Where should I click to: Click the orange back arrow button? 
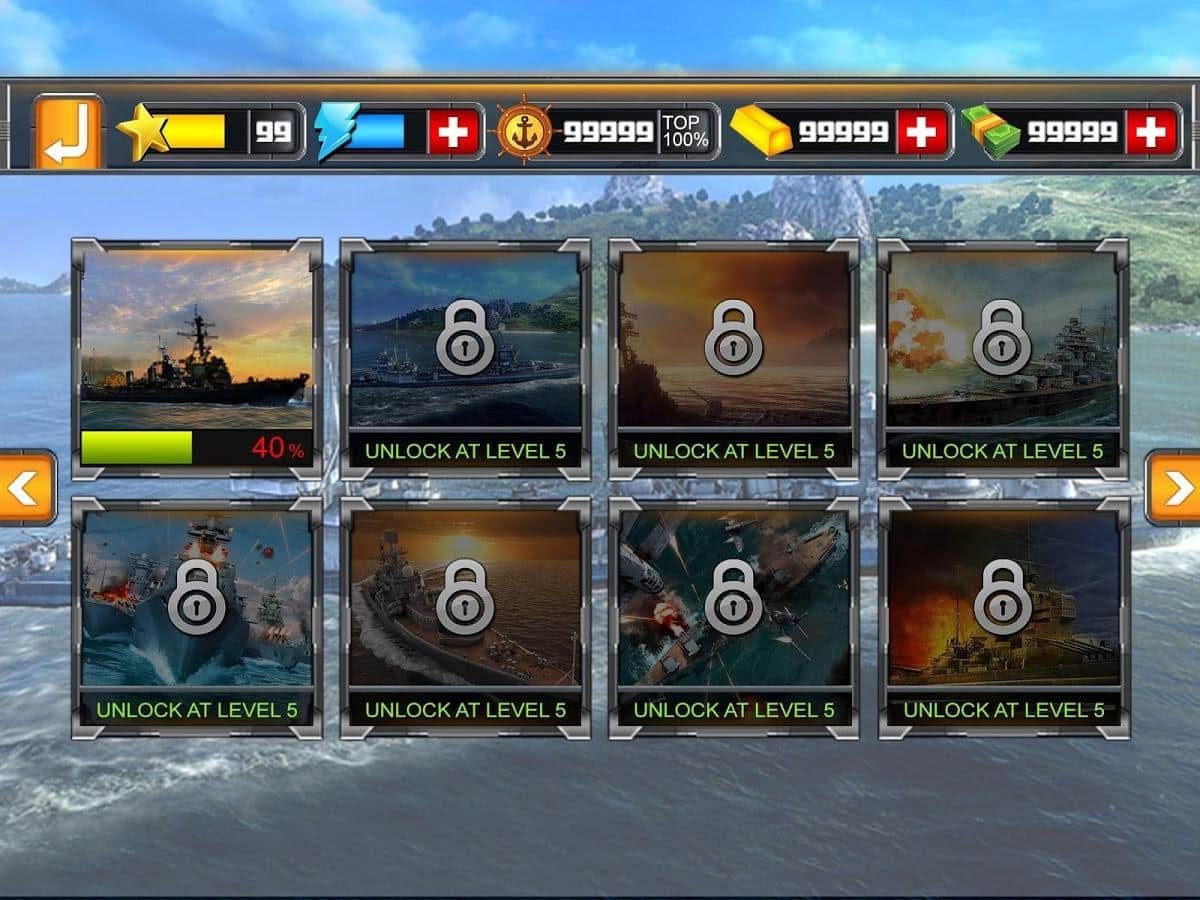pos(68,132)
